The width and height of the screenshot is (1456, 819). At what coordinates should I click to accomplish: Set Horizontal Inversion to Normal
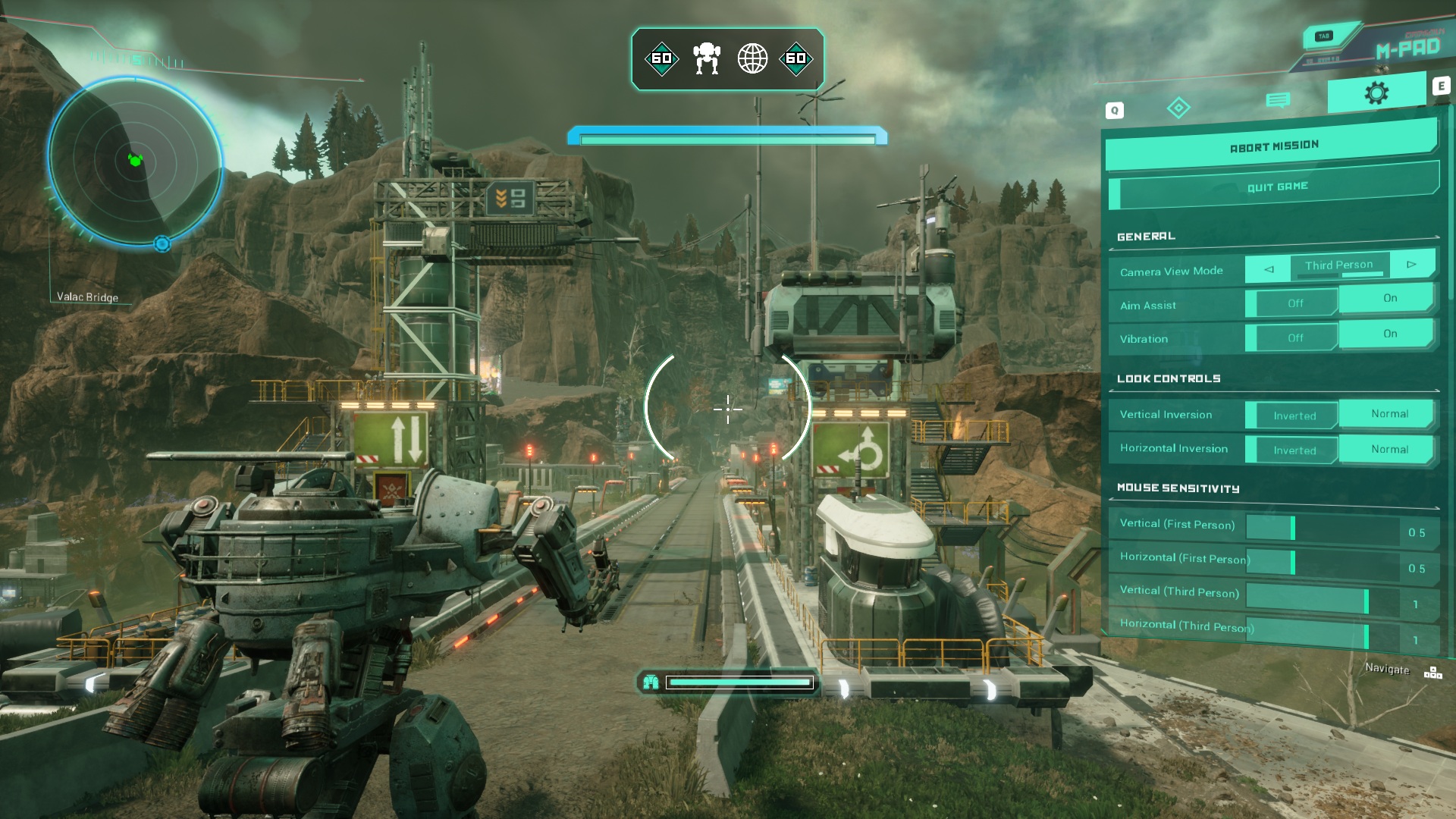point(1389,449)
